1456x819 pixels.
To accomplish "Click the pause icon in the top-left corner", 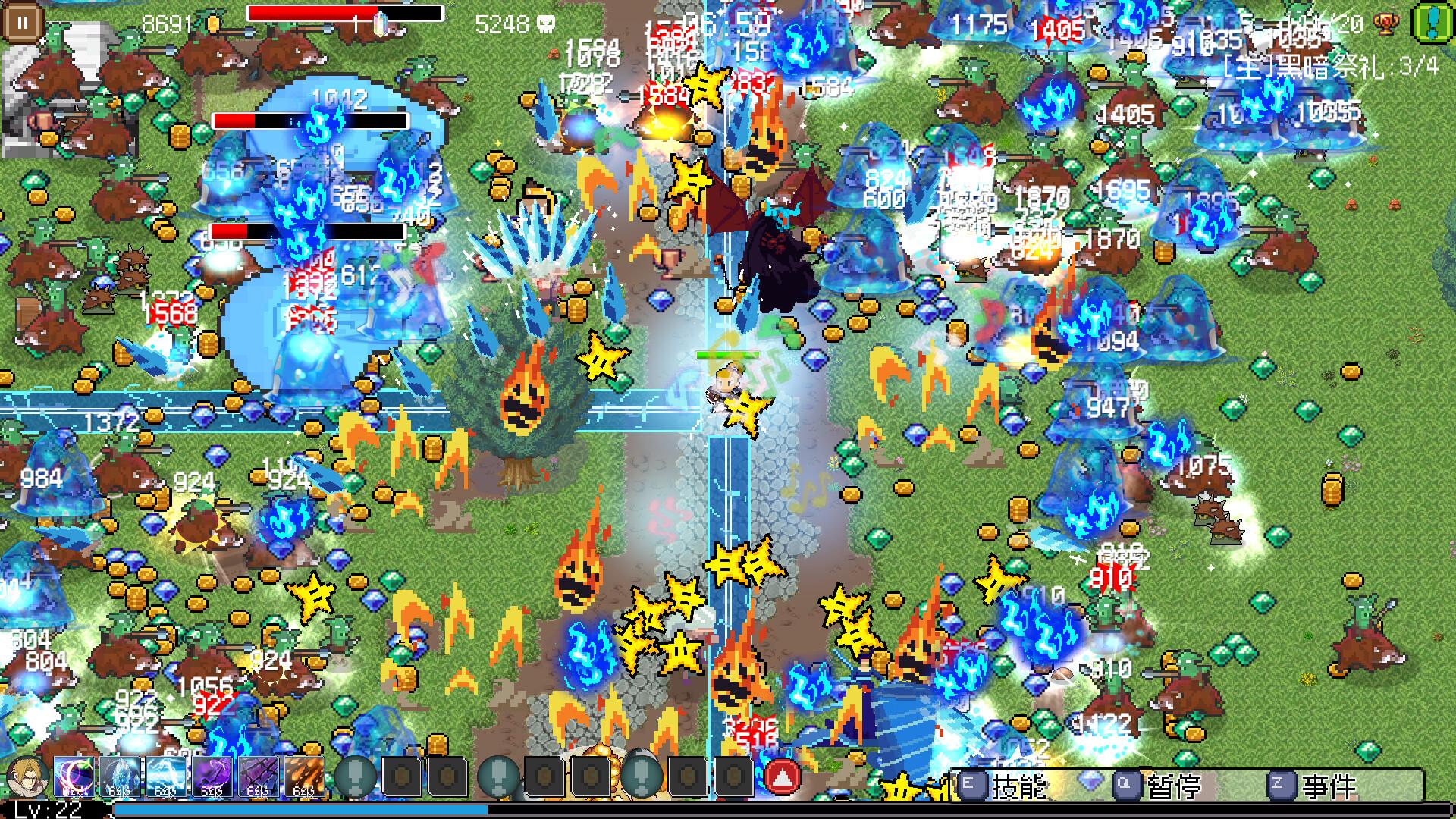I will (x=22, y=20).
